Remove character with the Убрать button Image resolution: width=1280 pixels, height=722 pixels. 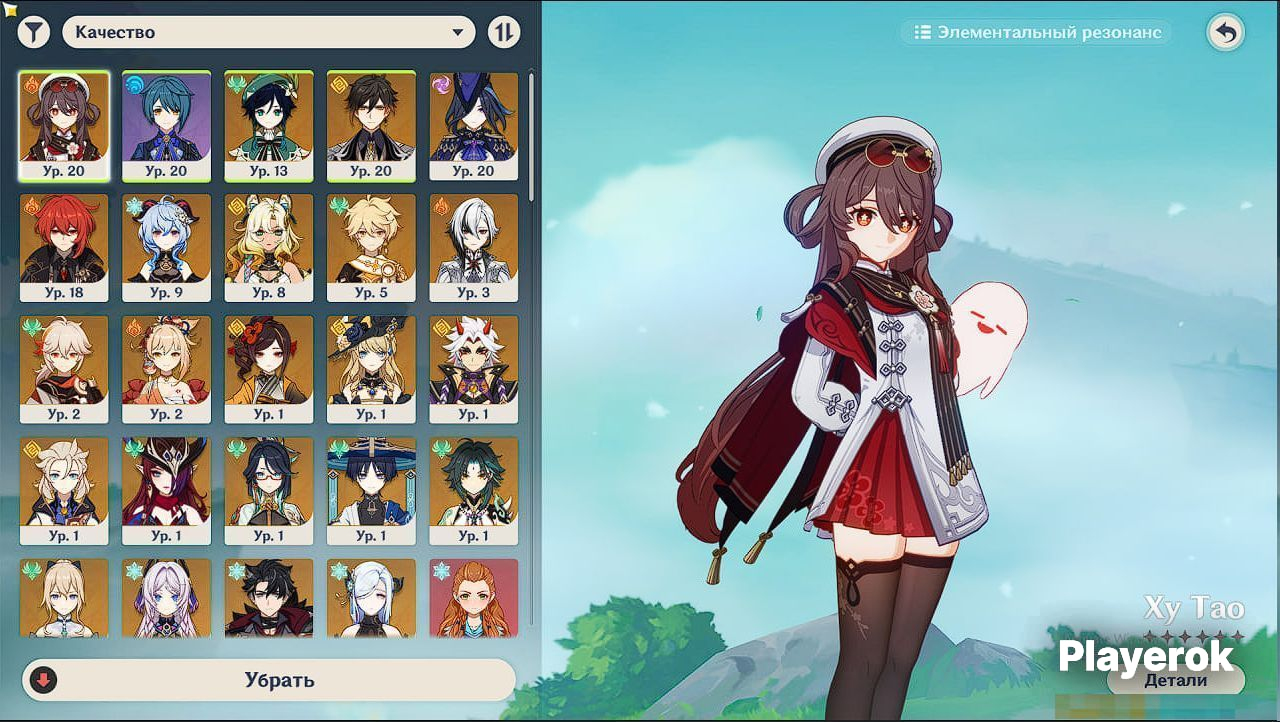(268, 680)
